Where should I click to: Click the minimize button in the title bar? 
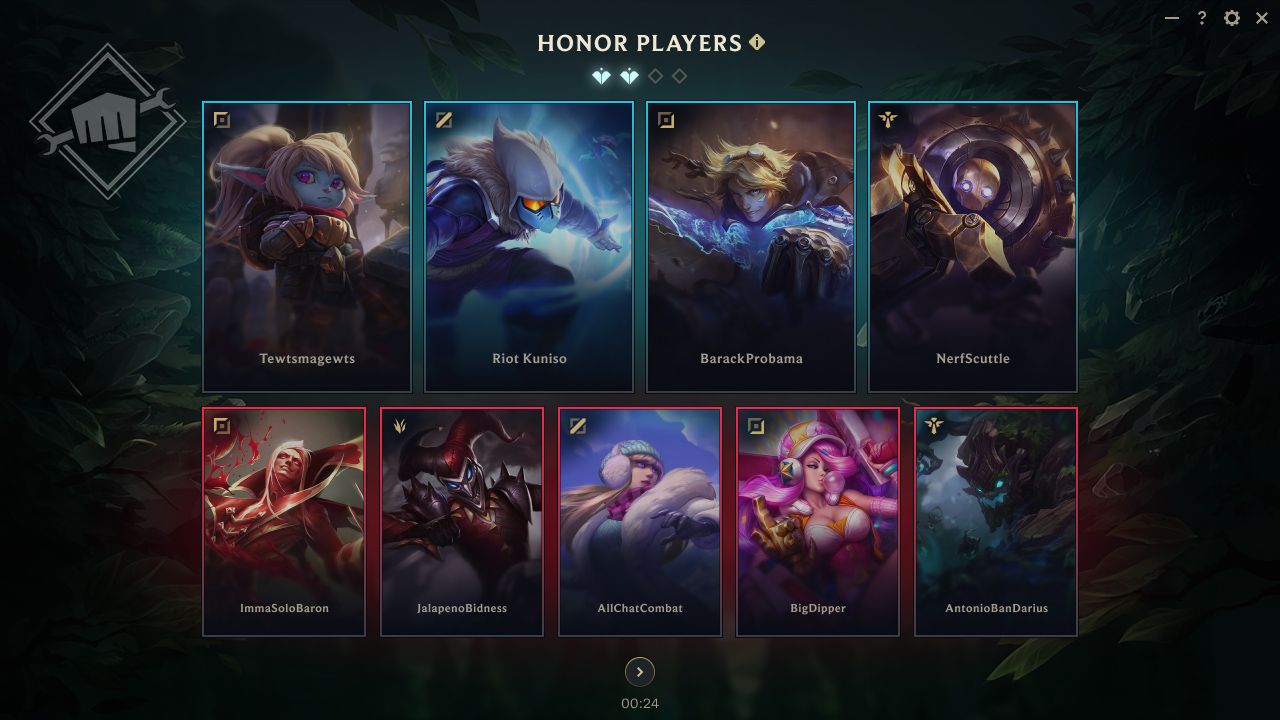coord(1171,18)
